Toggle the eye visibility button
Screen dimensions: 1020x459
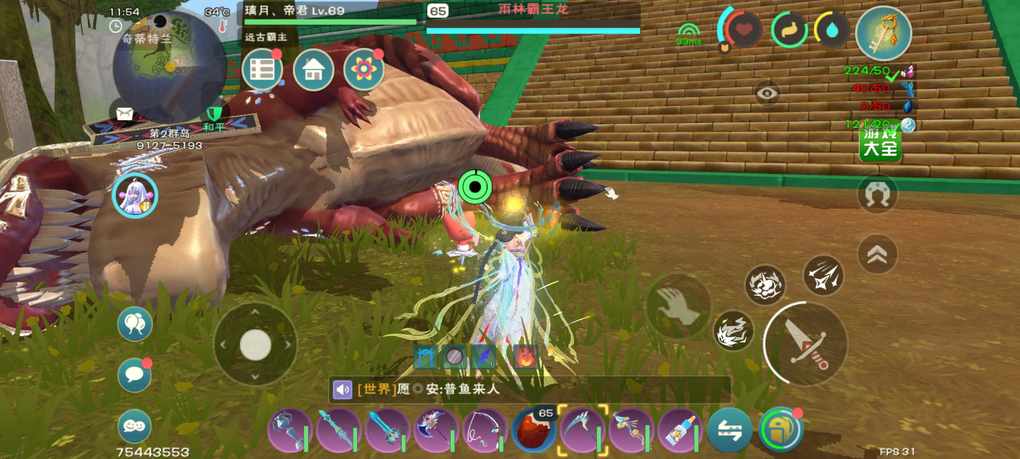[x=767, y=93]
